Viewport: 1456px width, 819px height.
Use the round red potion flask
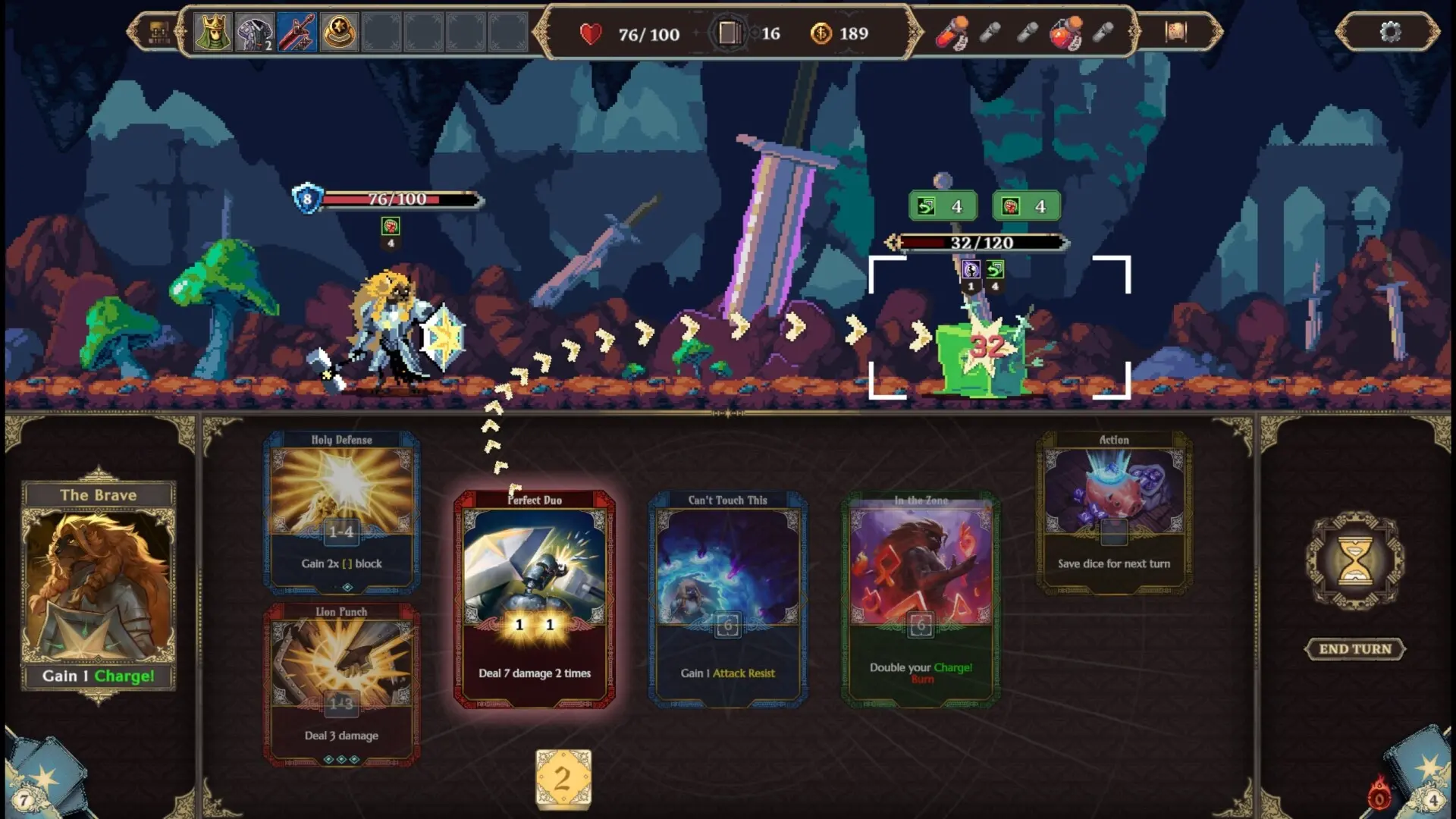coord(1065,33)
